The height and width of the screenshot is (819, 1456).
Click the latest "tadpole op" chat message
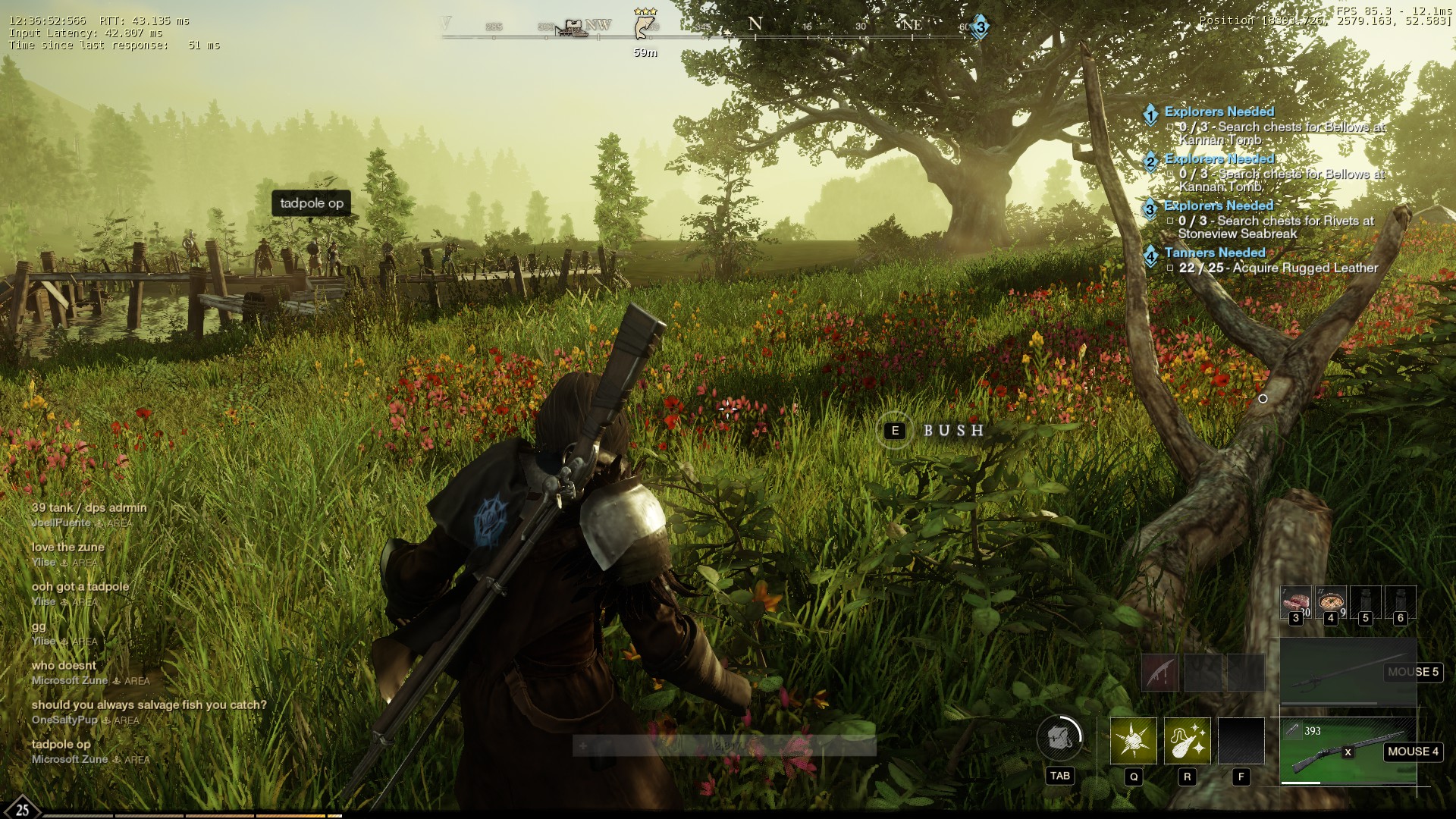pyautogui.click(x=61, y=744)
